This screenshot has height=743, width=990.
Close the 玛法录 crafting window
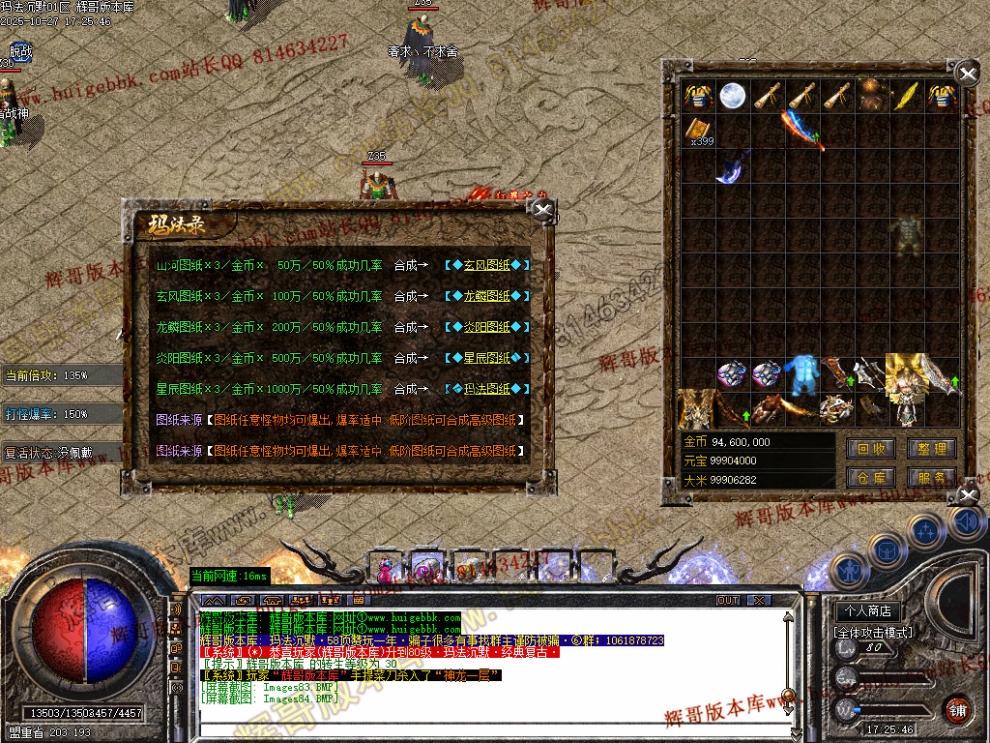pyautogui.click(x=542, y=210)
